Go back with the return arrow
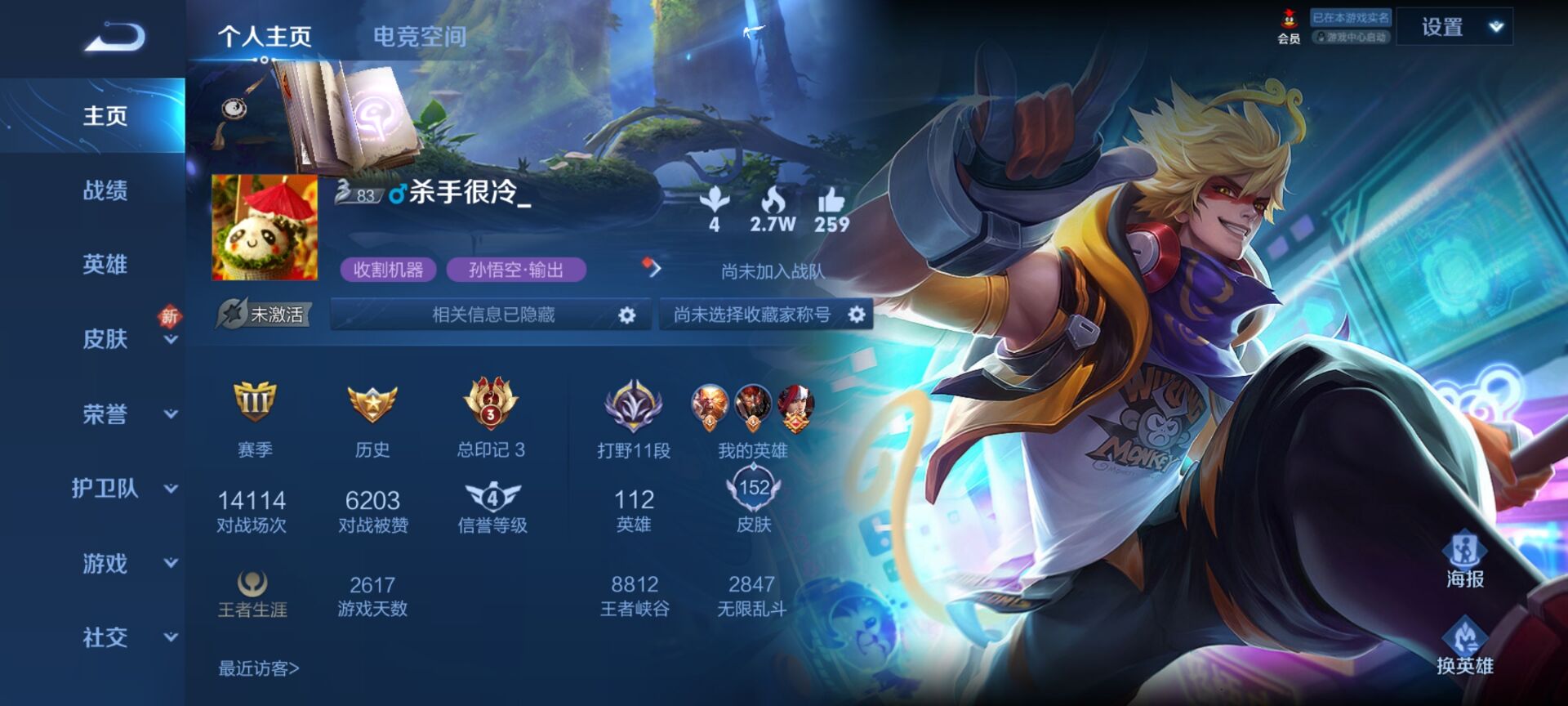Image resolution: width=1568 pixels, height=706 pixels. tap(115, 37)
